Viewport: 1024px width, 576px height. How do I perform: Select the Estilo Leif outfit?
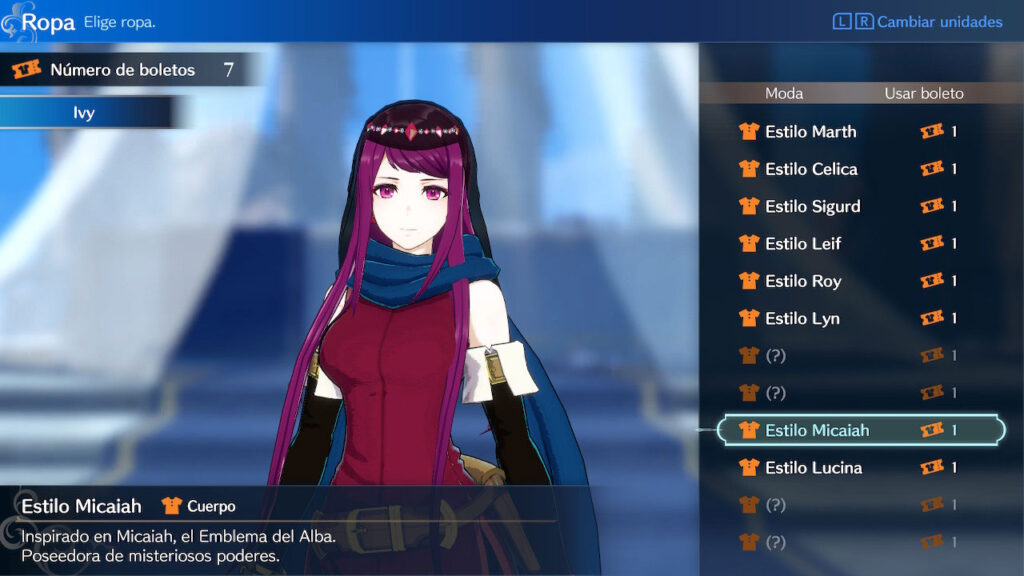[x=803, y=244]
